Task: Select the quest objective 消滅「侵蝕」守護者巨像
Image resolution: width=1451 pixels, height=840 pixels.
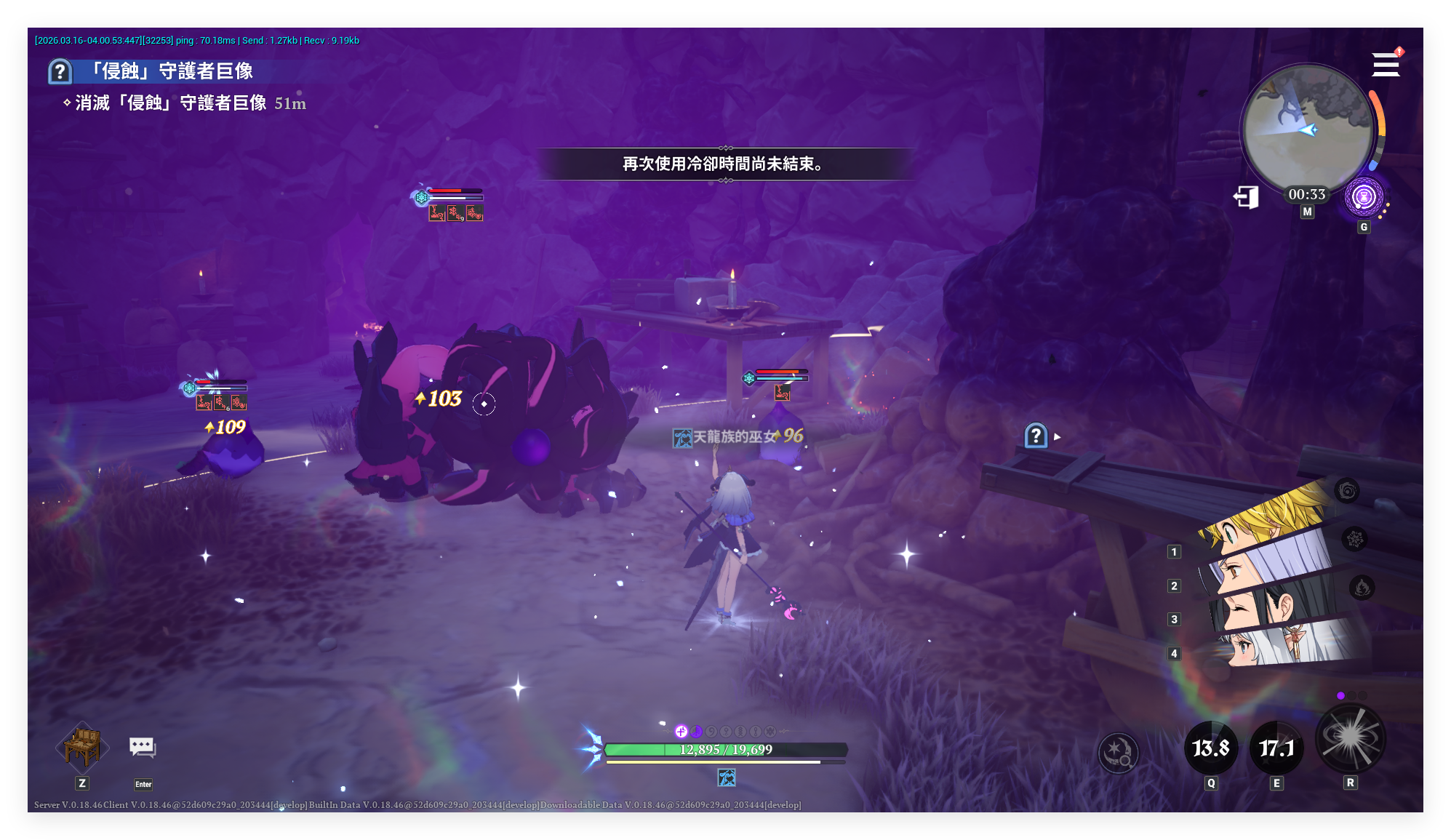Action: 171,103
